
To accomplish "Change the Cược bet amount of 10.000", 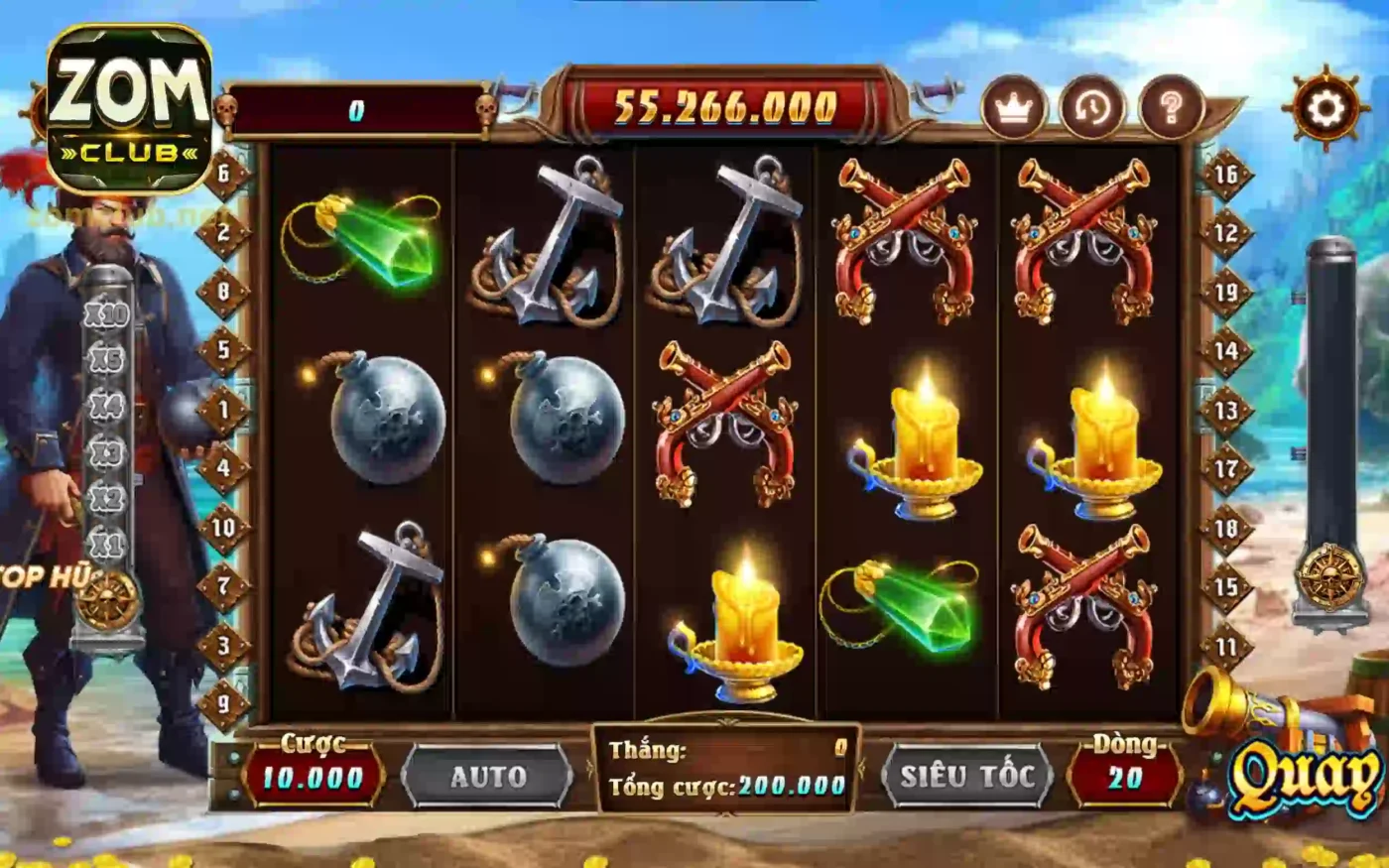I will tap(313, 778).
